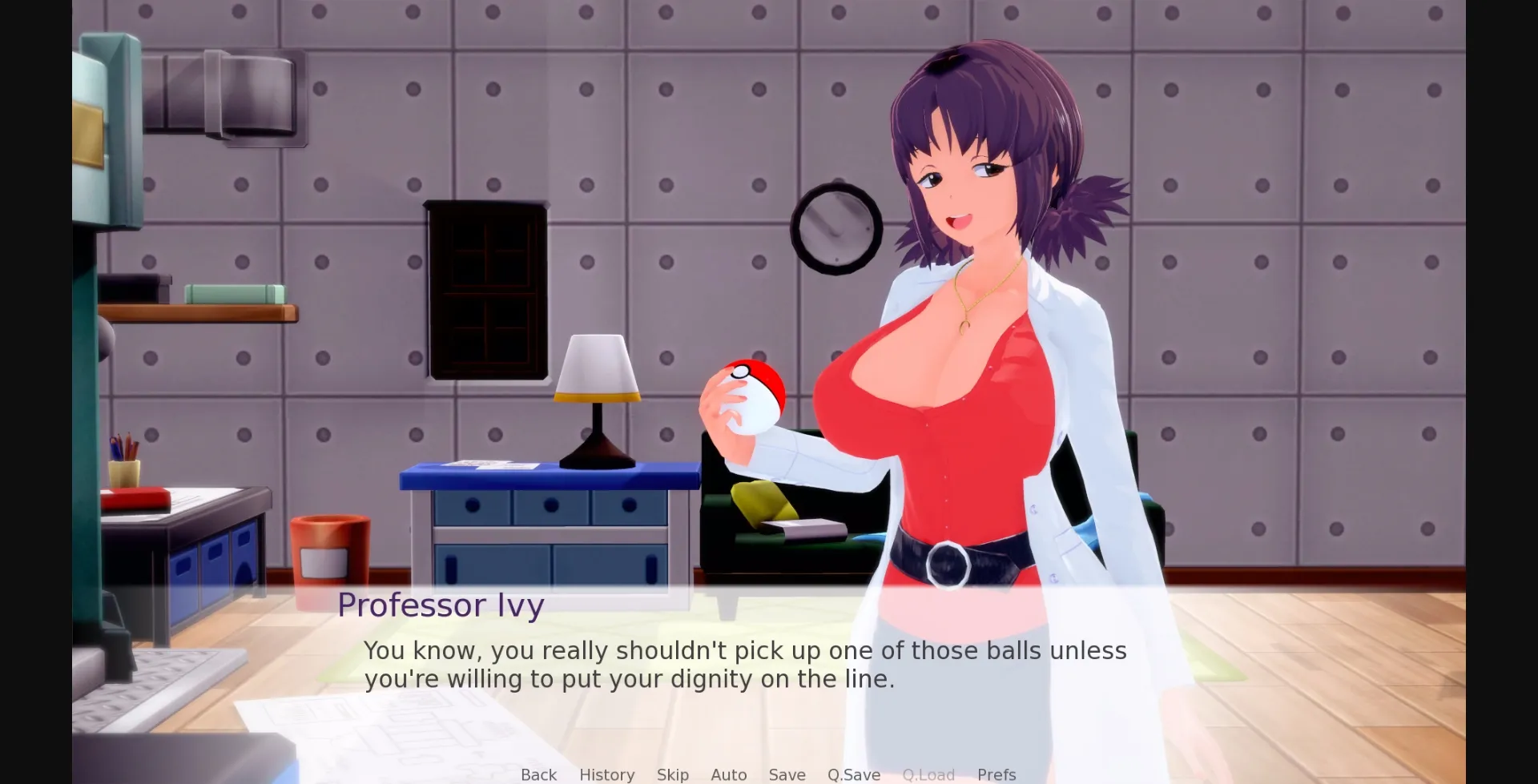Perform a Q.Save quick save
Screen dimensions: 1538x784
[x=853, y=774]
